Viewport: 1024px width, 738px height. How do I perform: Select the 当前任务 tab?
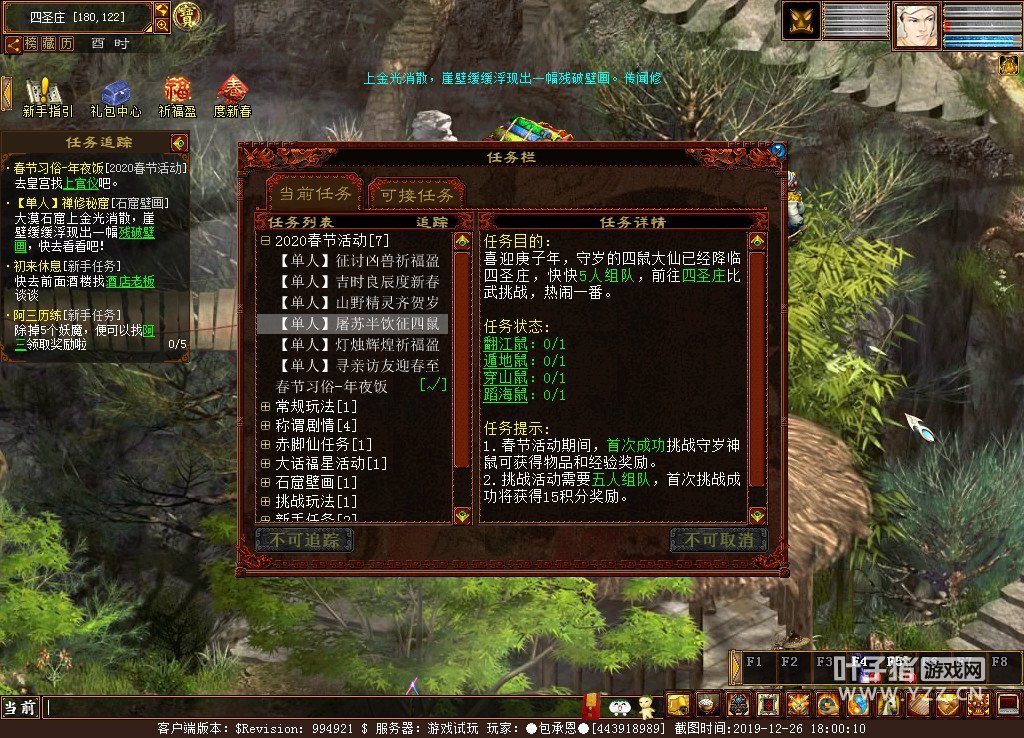coord(315,193)
